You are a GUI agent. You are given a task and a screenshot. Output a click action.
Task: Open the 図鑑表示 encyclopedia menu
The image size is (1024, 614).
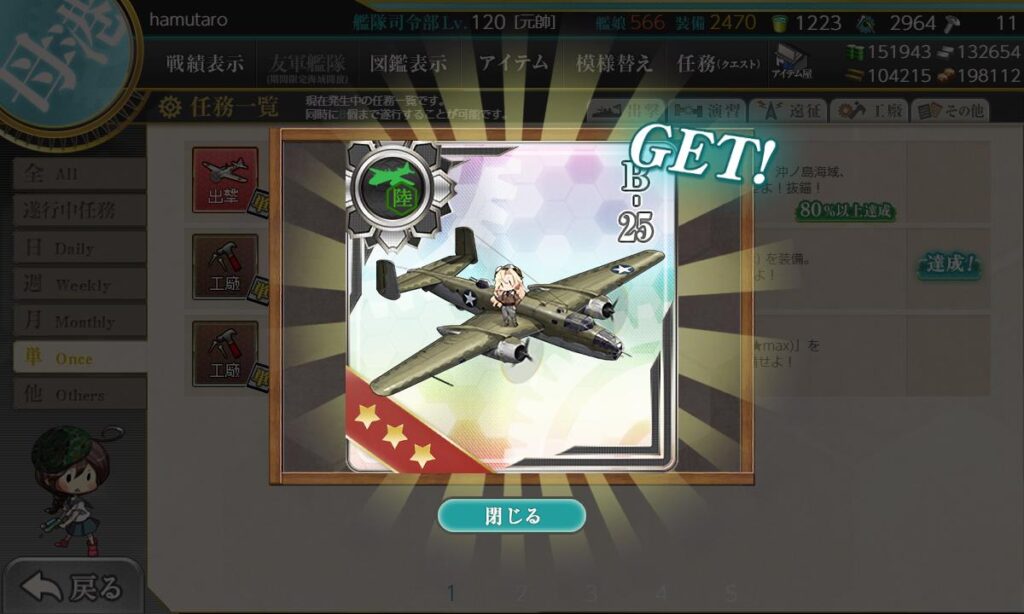pyautogui.click(x=408, y=63)
